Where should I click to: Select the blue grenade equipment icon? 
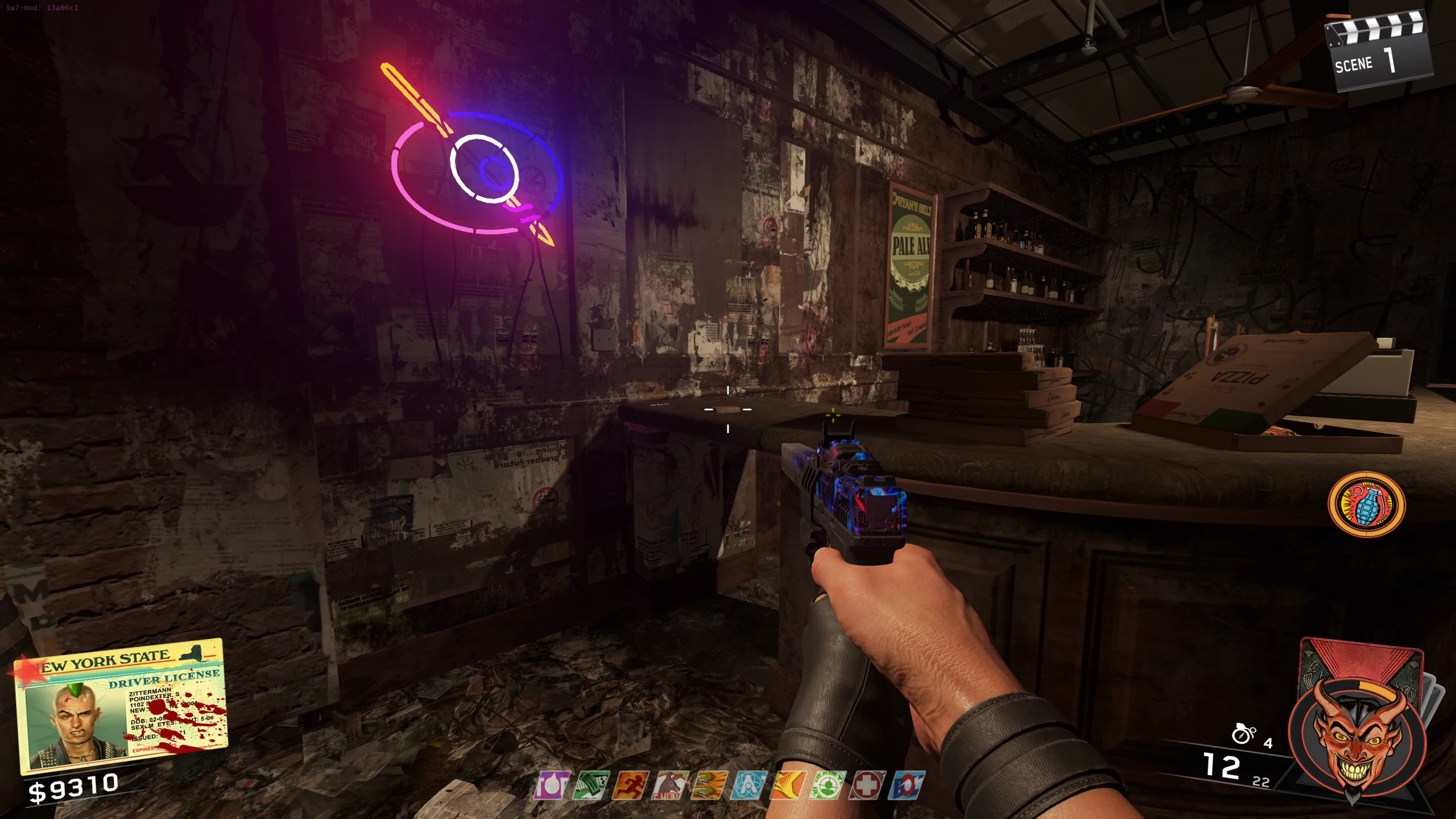point(1366,504)
